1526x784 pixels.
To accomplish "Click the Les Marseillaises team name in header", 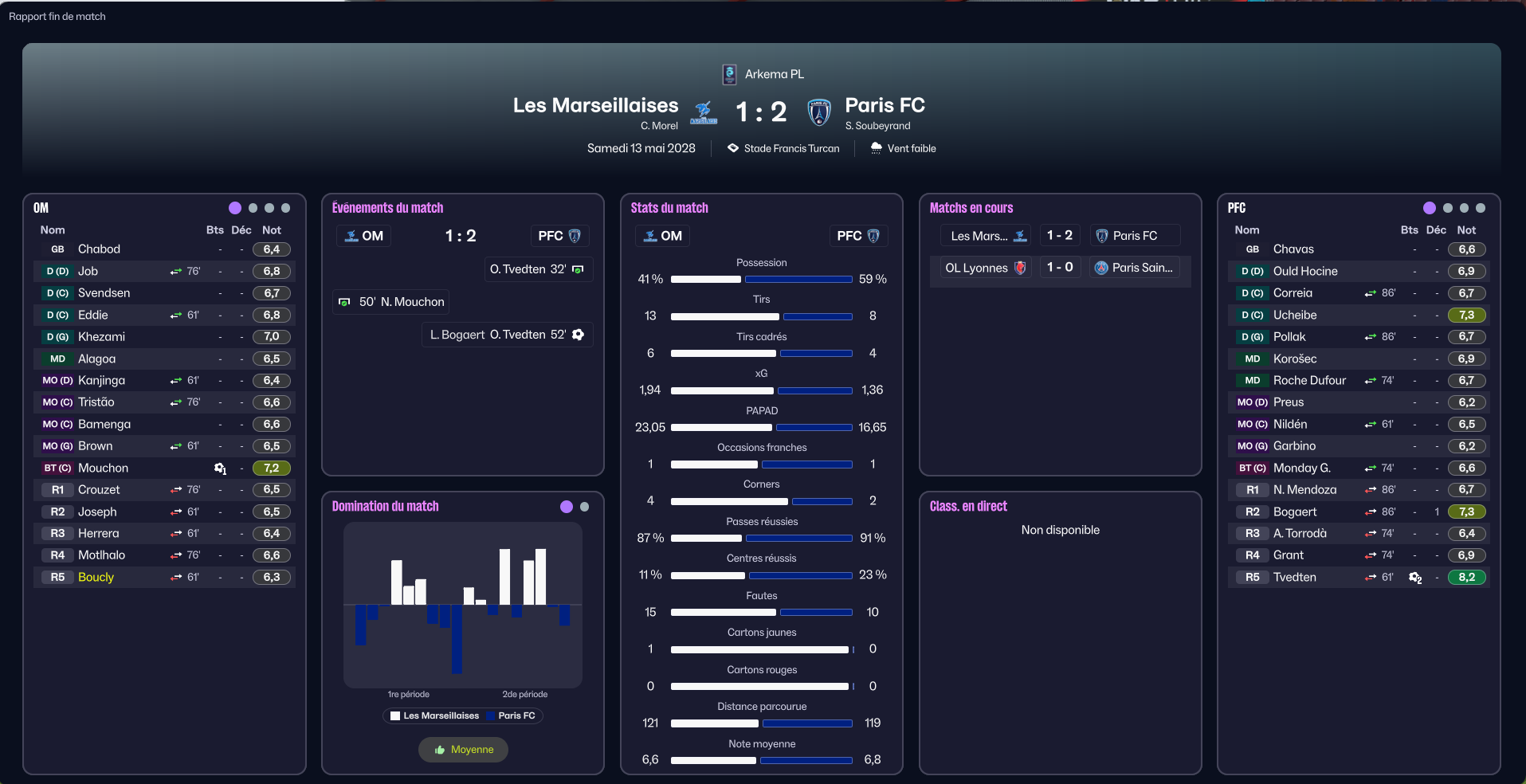I will 595,105.
